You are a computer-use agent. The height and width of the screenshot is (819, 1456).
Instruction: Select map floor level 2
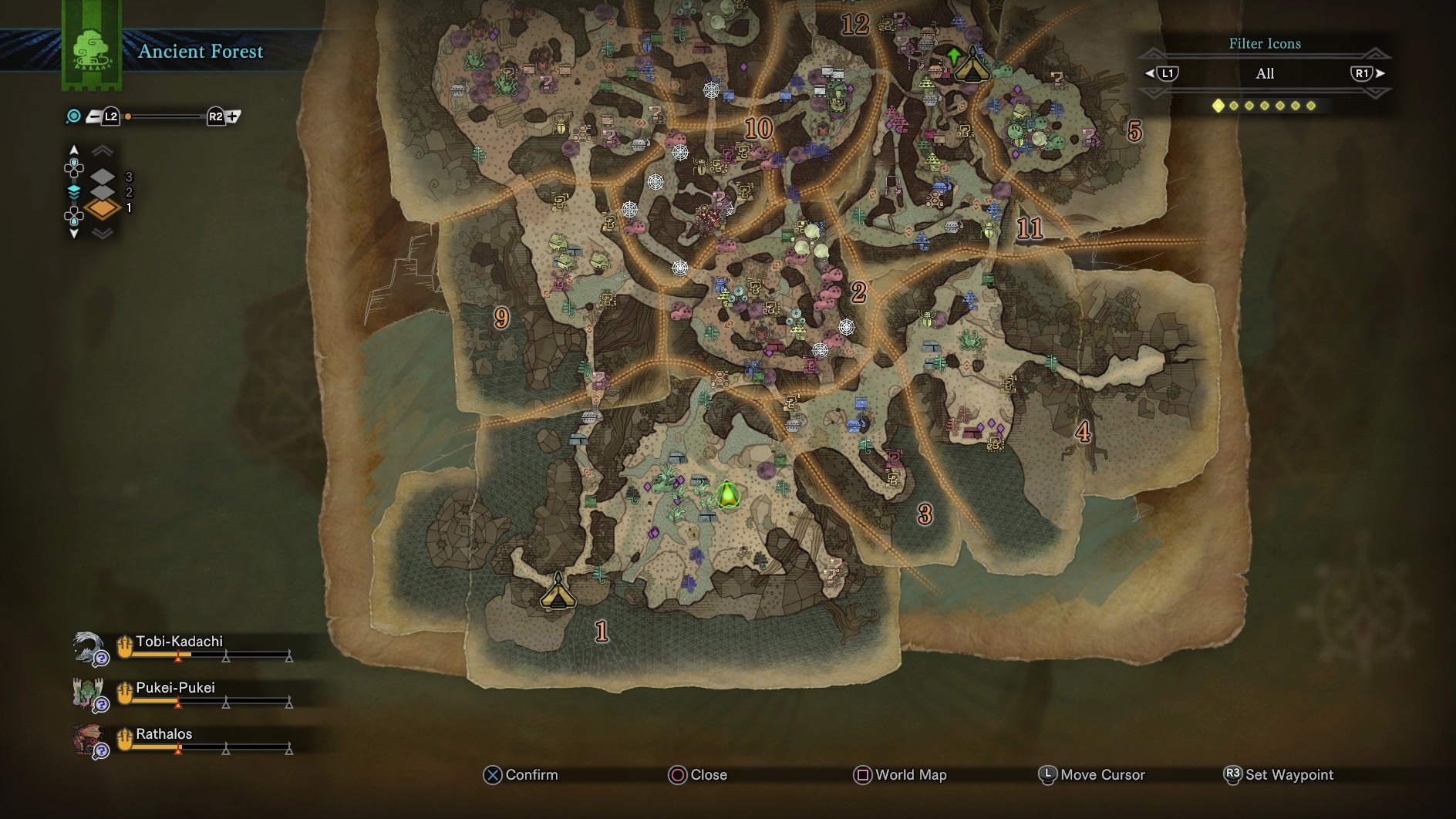[x=103, y=192]
